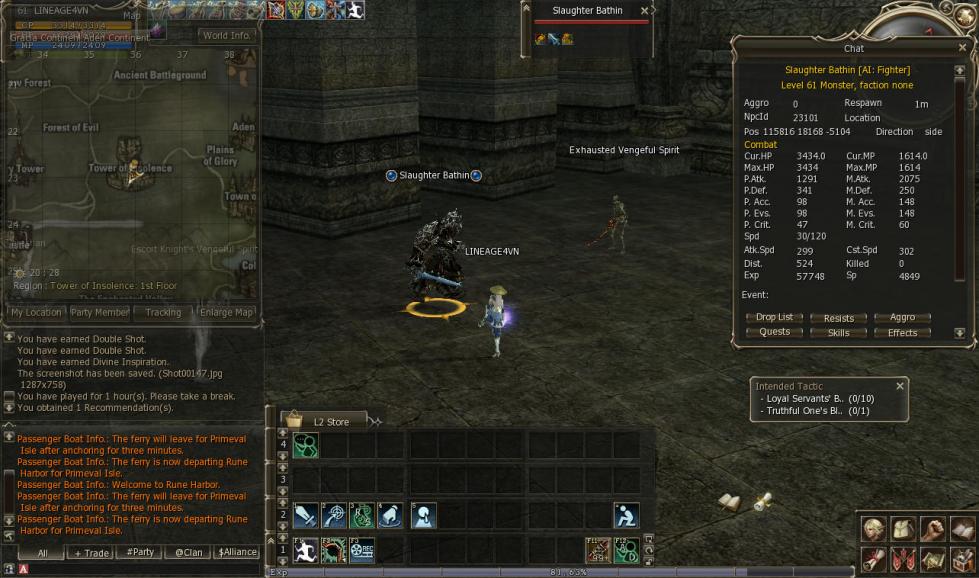The width and height of the screenshot is (979, 578).
Task: Toggle the map Tracking button
Action: [x=163, y=313]
